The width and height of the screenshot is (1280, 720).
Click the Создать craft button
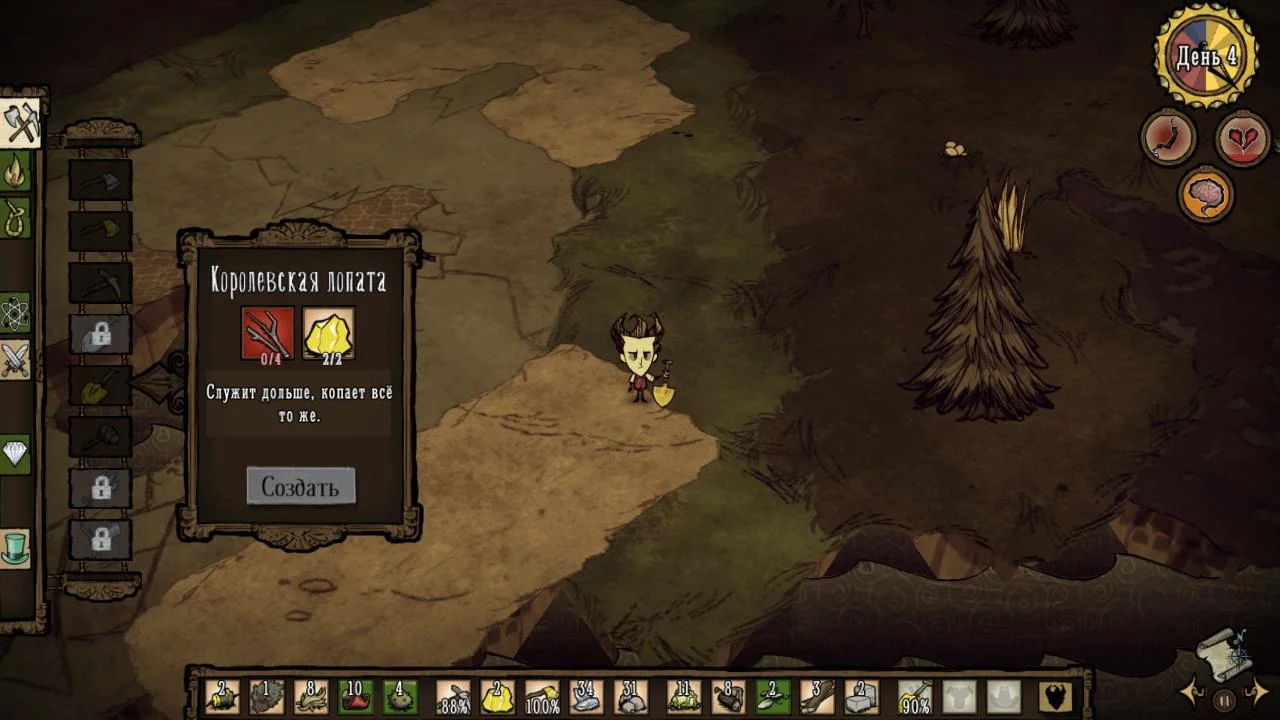click(x=300, y=487)
